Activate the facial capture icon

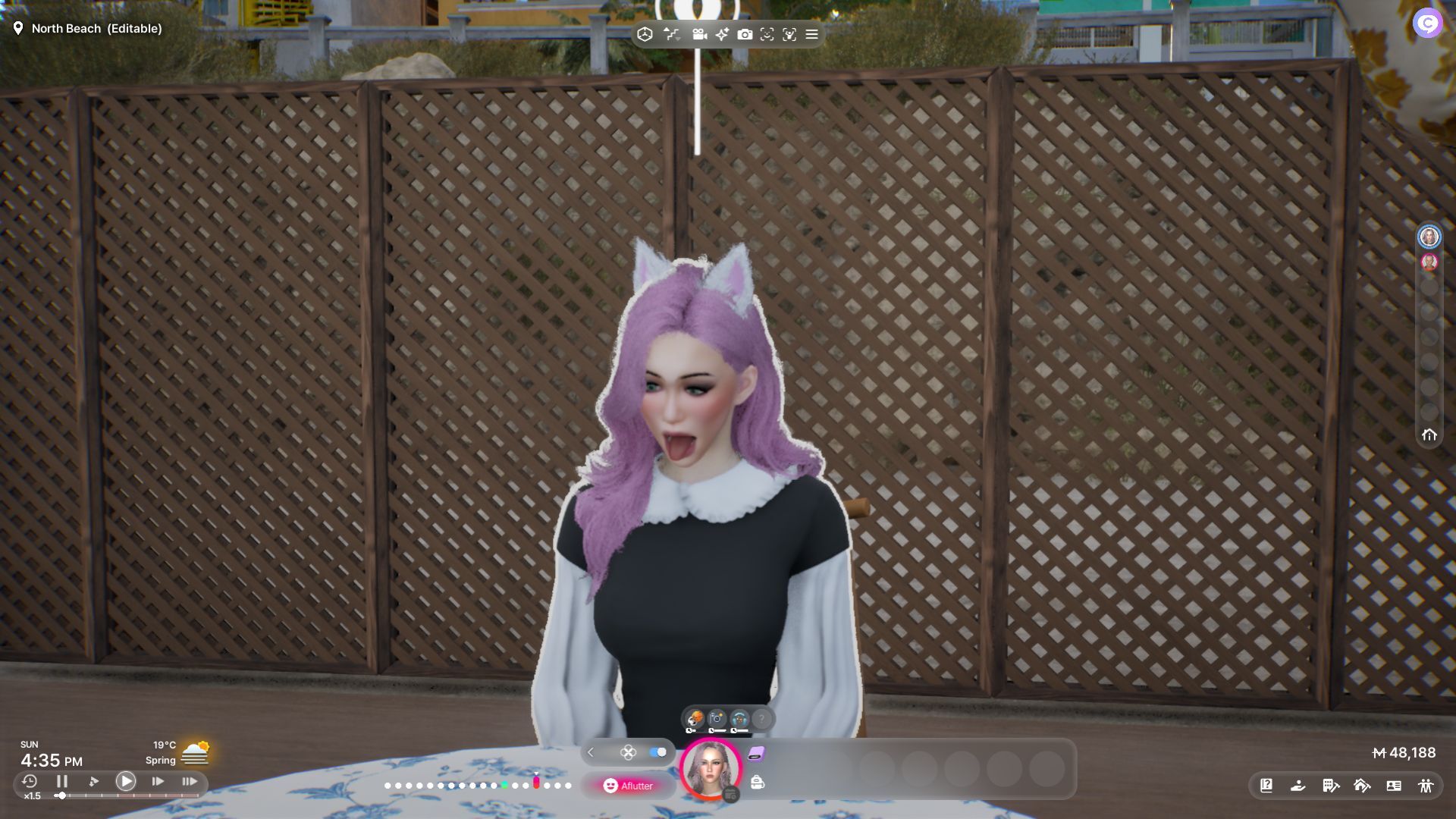[767, 34]
